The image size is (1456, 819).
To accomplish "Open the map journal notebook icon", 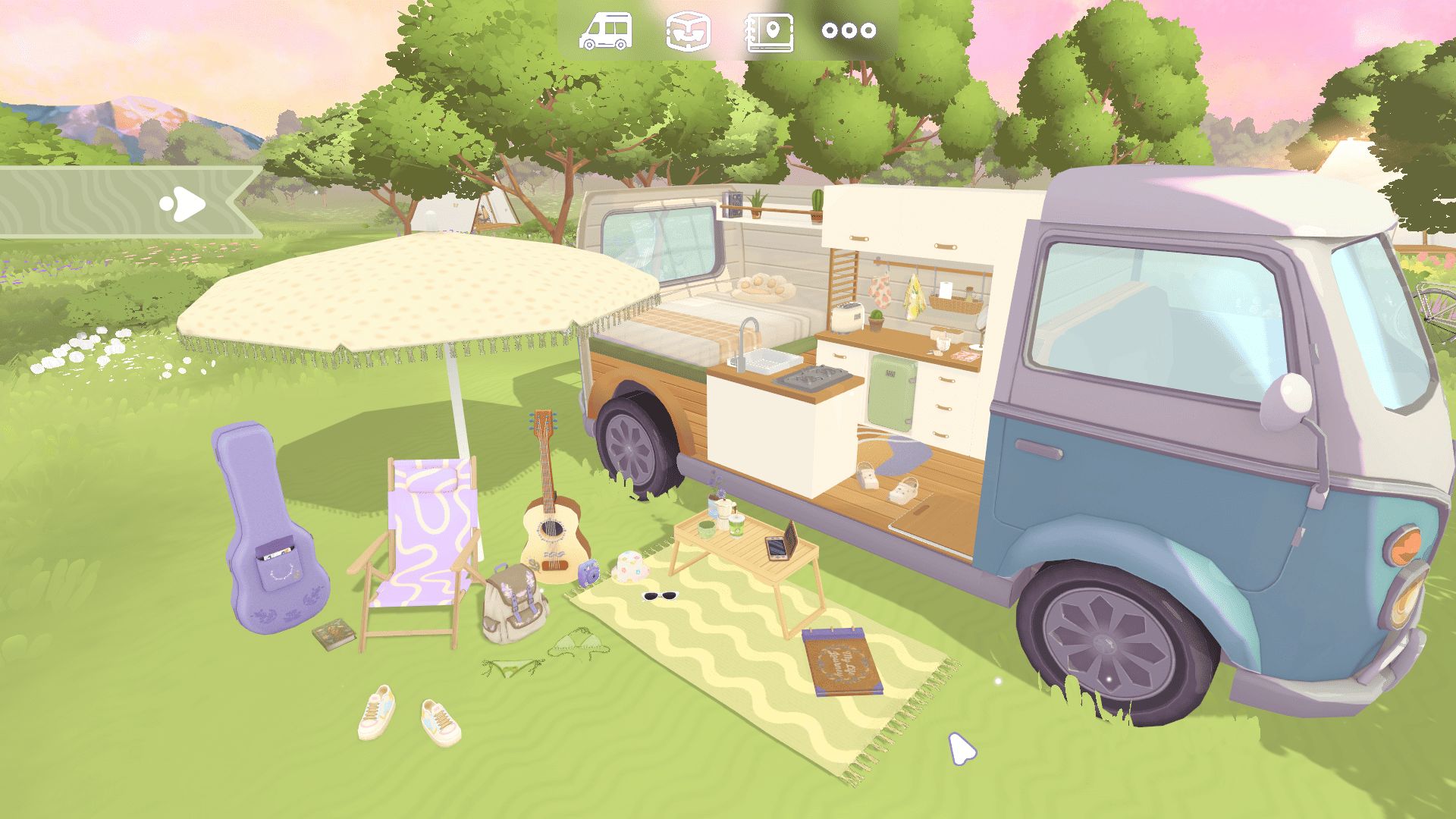I will coord(770,32).
